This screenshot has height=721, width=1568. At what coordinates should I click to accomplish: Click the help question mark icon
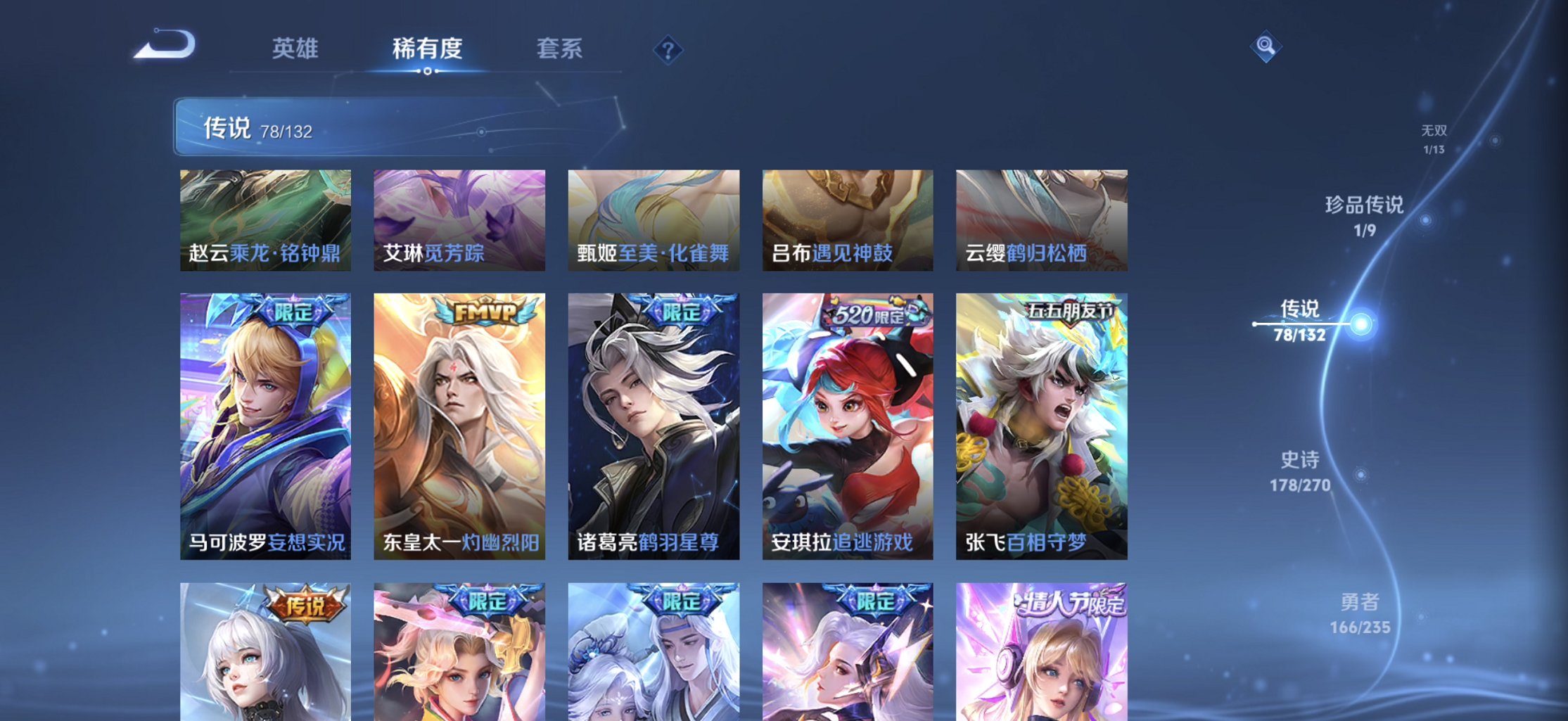coord(667,50)
